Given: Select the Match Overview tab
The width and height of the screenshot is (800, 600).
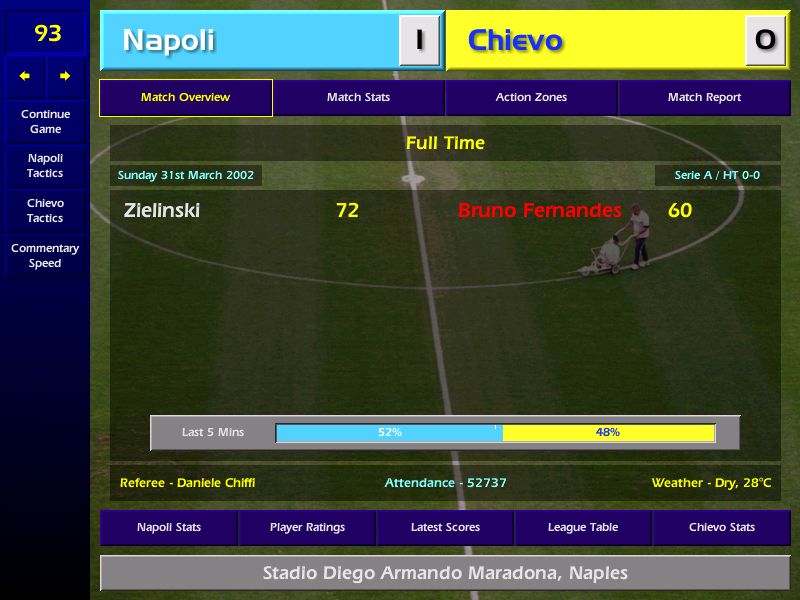Looking at the screenshot, I should [185, 98].
